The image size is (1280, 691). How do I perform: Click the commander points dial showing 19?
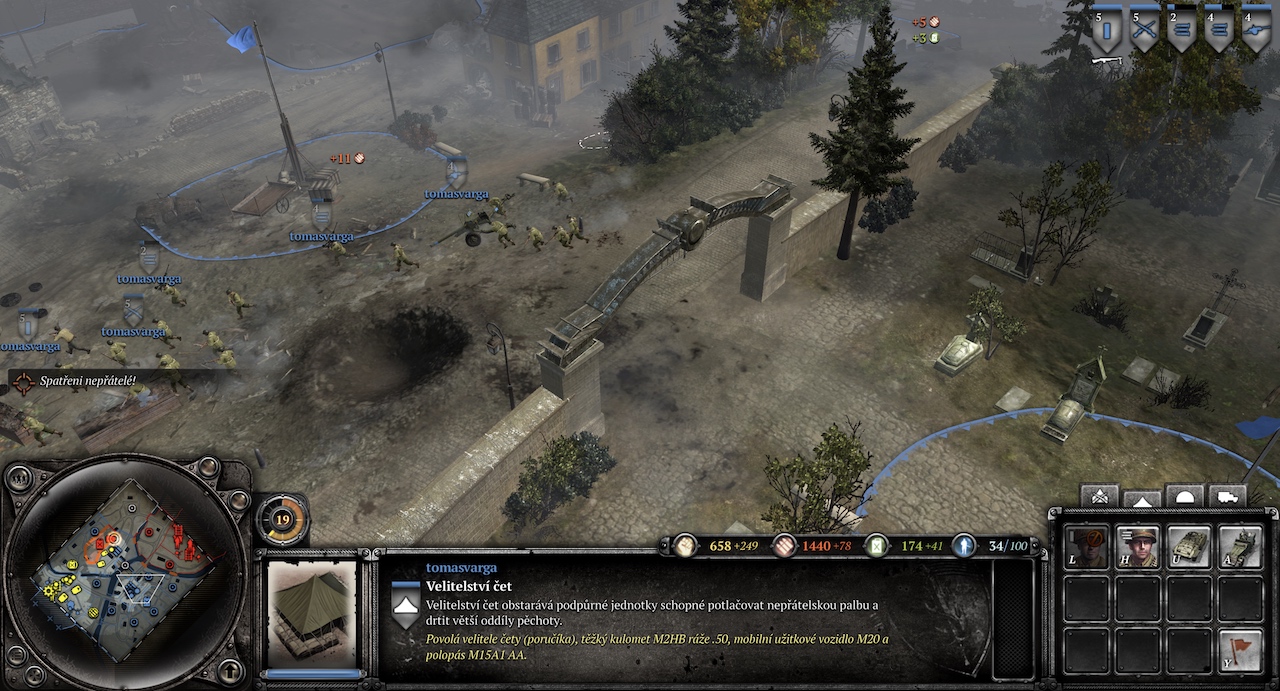click(x=283, y=519)
